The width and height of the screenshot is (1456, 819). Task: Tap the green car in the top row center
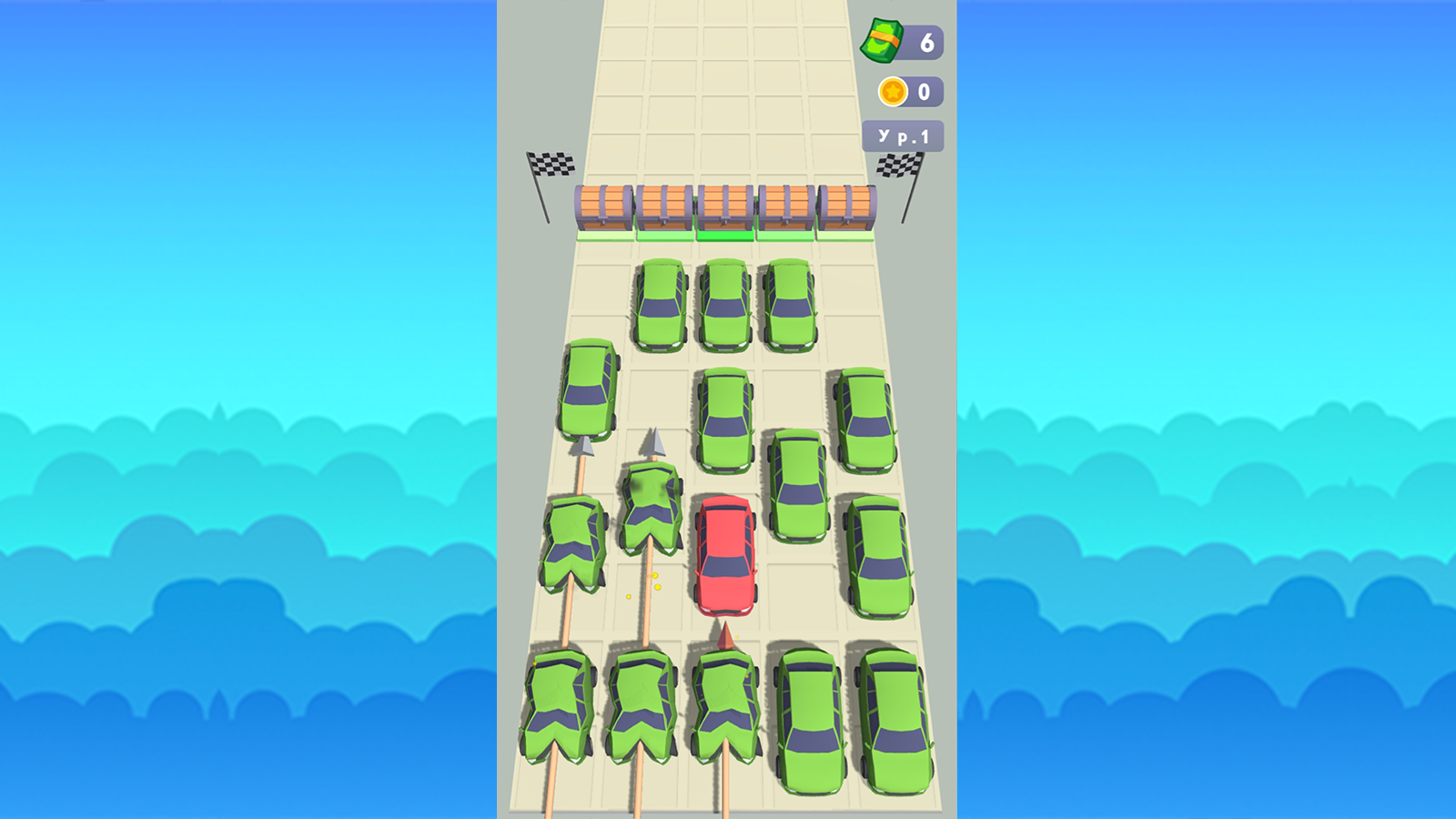[x=723, y=305]
